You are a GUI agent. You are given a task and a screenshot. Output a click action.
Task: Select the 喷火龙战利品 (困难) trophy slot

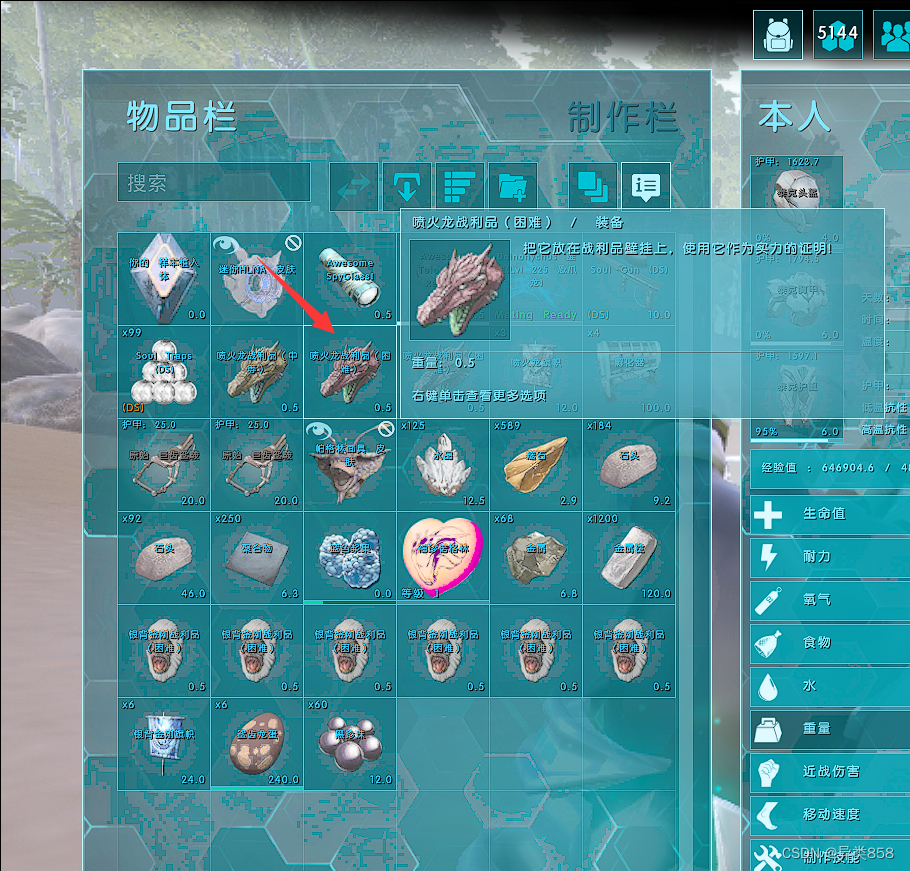(x=350, y=372)
